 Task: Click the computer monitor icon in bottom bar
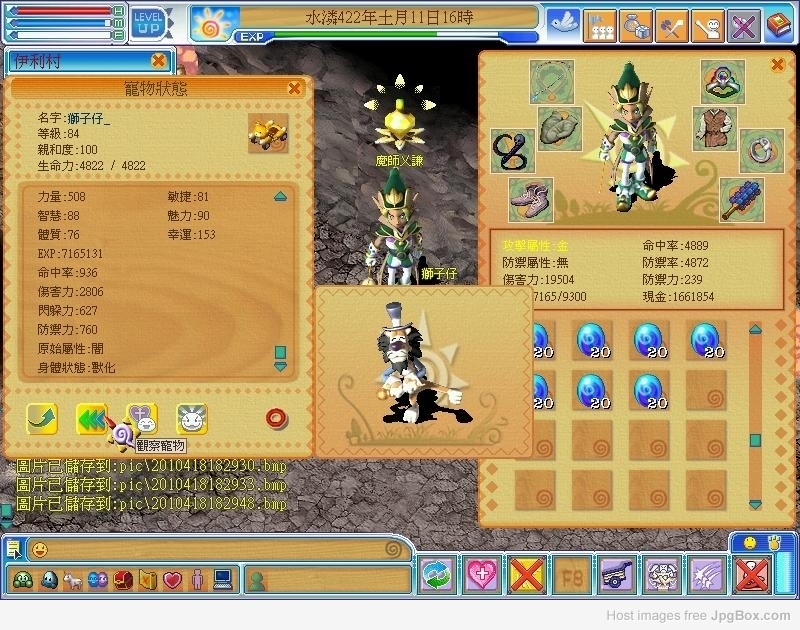tap(222, 579)
